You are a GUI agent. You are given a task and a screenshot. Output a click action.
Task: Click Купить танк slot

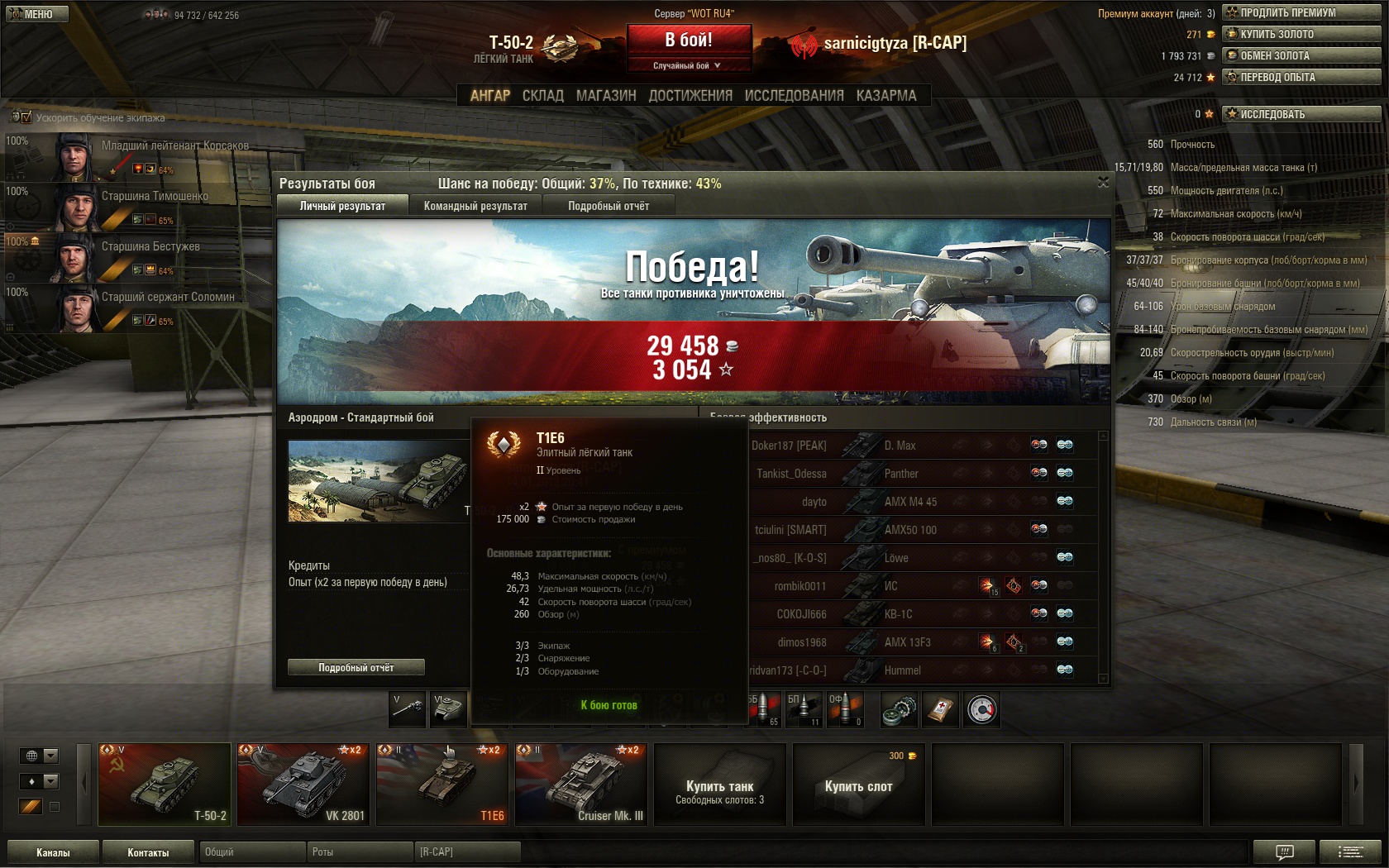click(720, 785)
